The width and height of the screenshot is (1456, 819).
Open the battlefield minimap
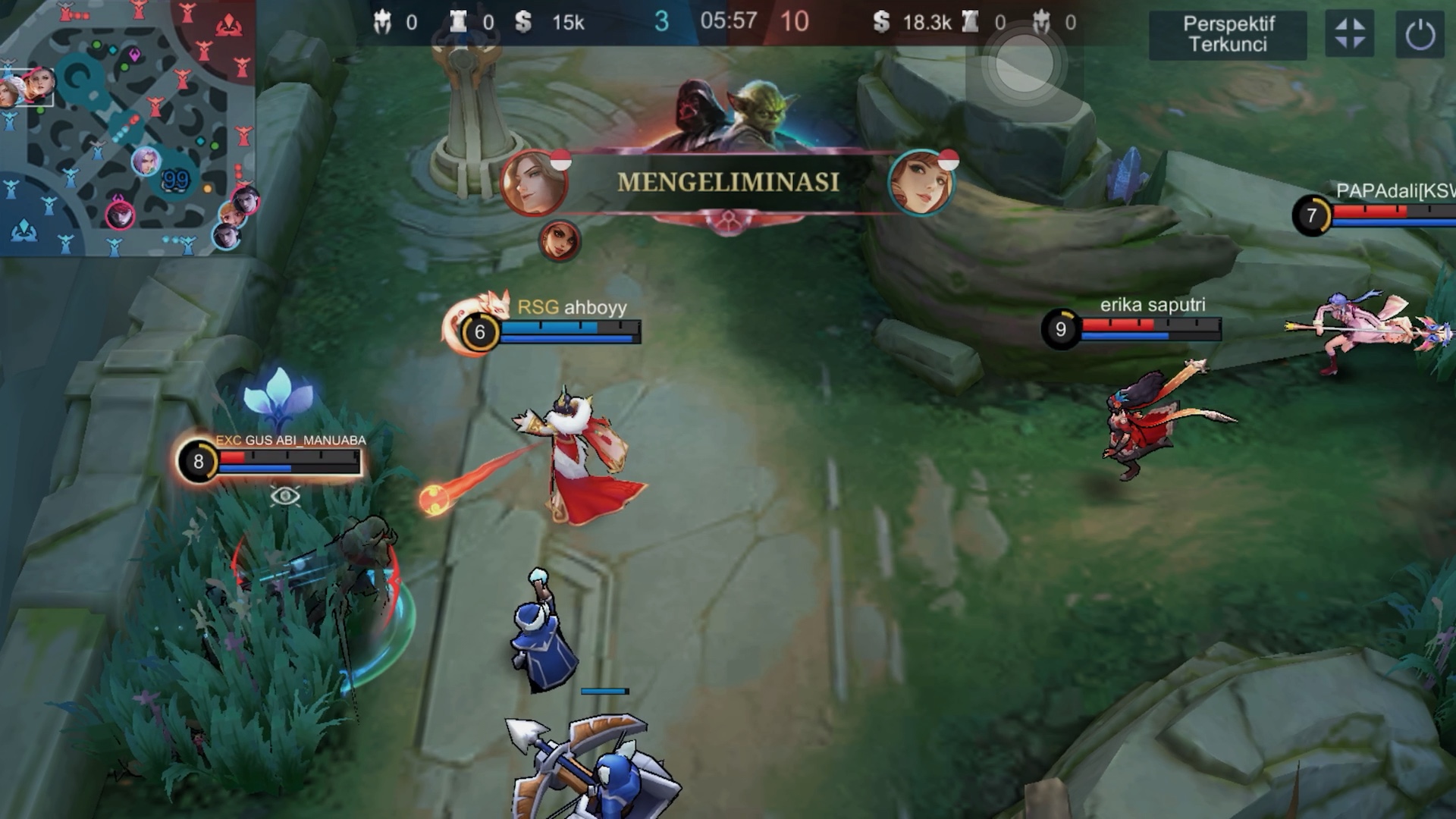click(127, 127)
